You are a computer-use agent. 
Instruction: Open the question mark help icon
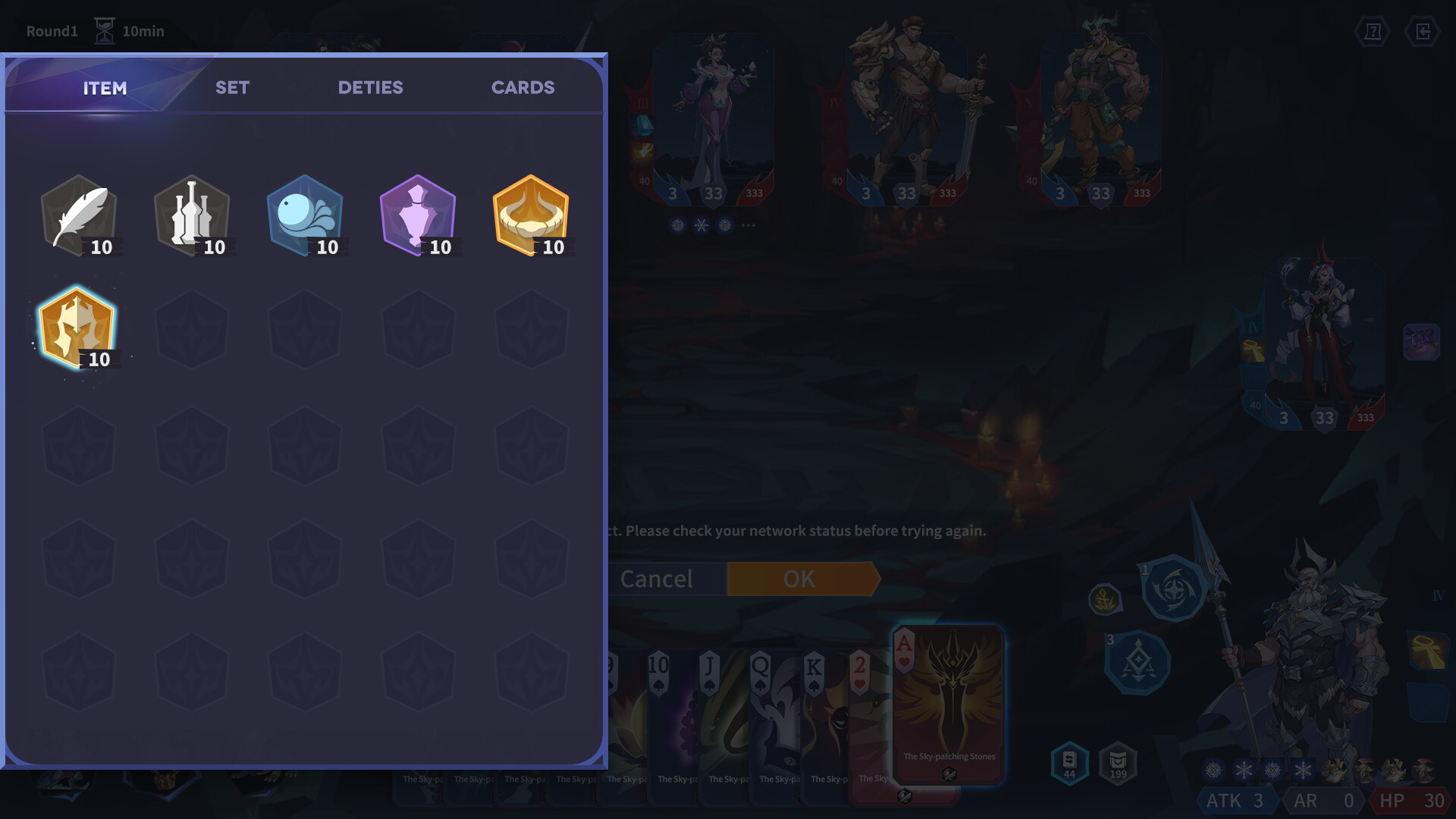click(1373, 31)
